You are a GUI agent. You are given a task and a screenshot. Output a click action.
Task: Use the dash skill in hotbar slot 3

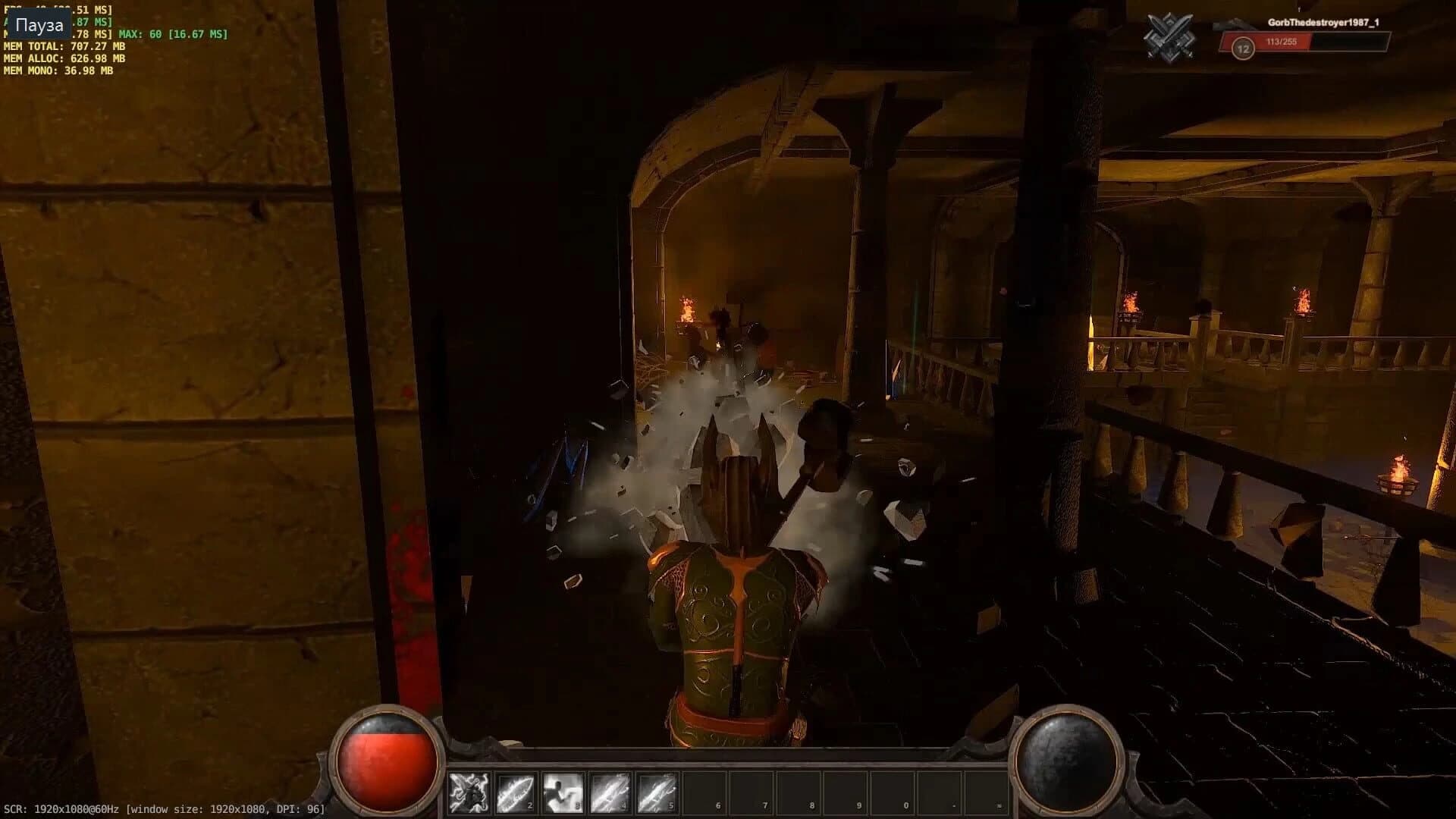tap(563, 793)
